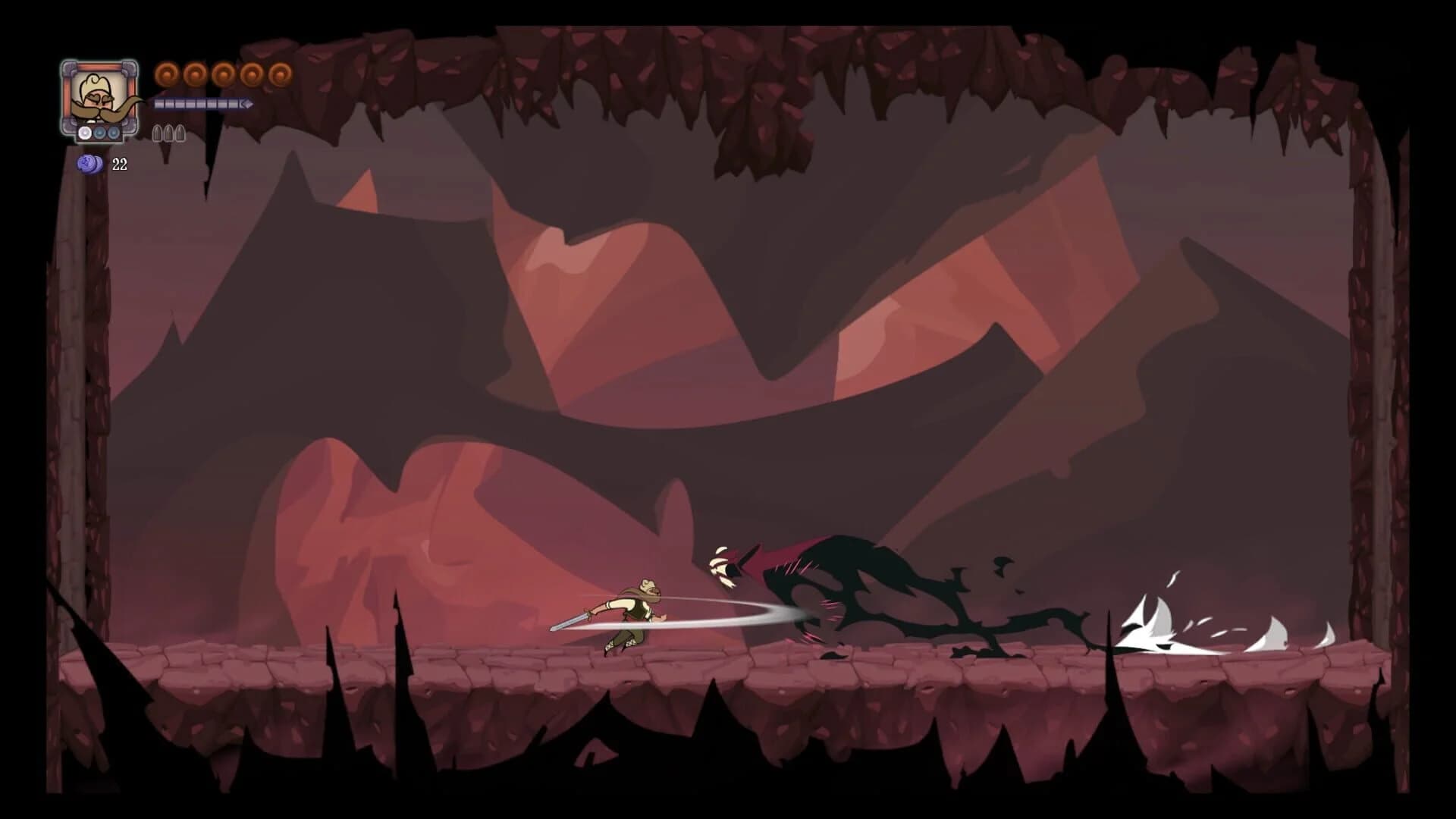Click the middle bullet ammo icon
Viewport: 1456px width, 819px height.
[x=168, y=133]
